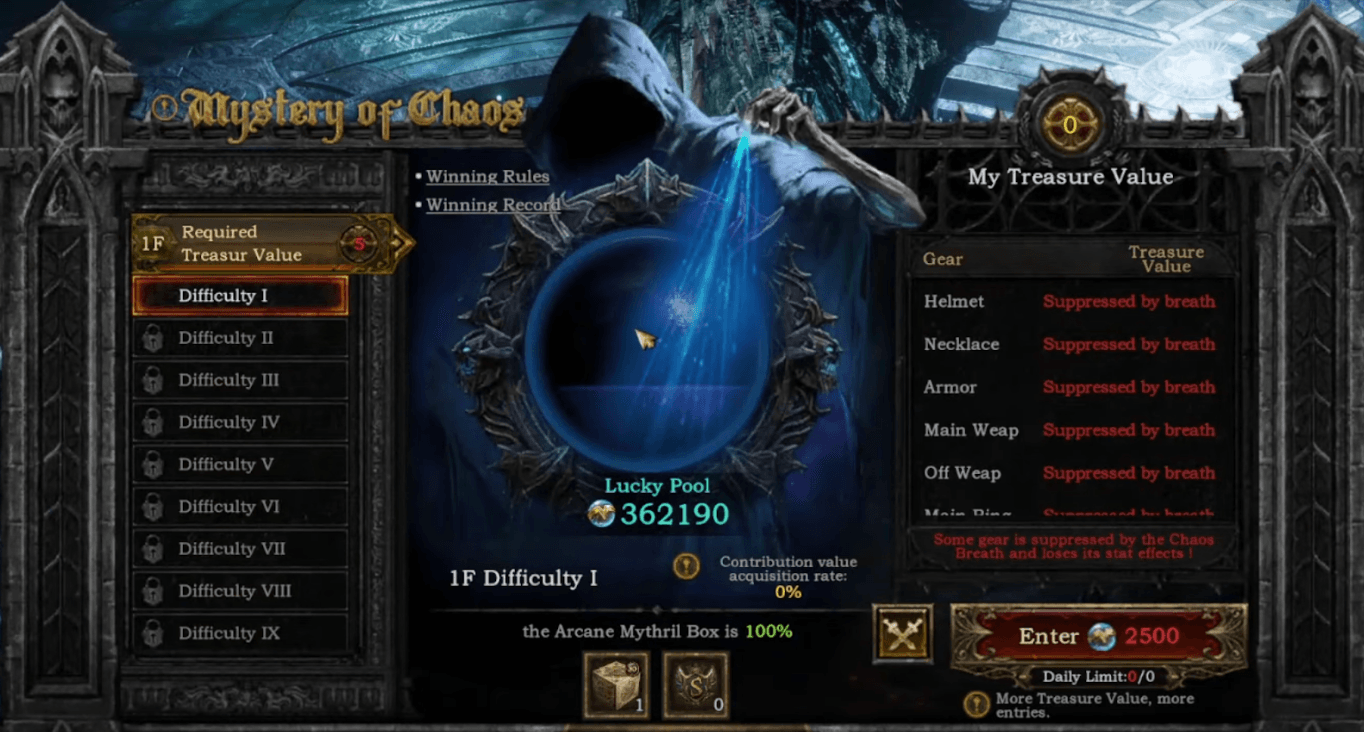Click the red S seal on Required Treasure Value
Image resolution: width=1364 pixels, height=732 pixels.
(x=360, y=243)
